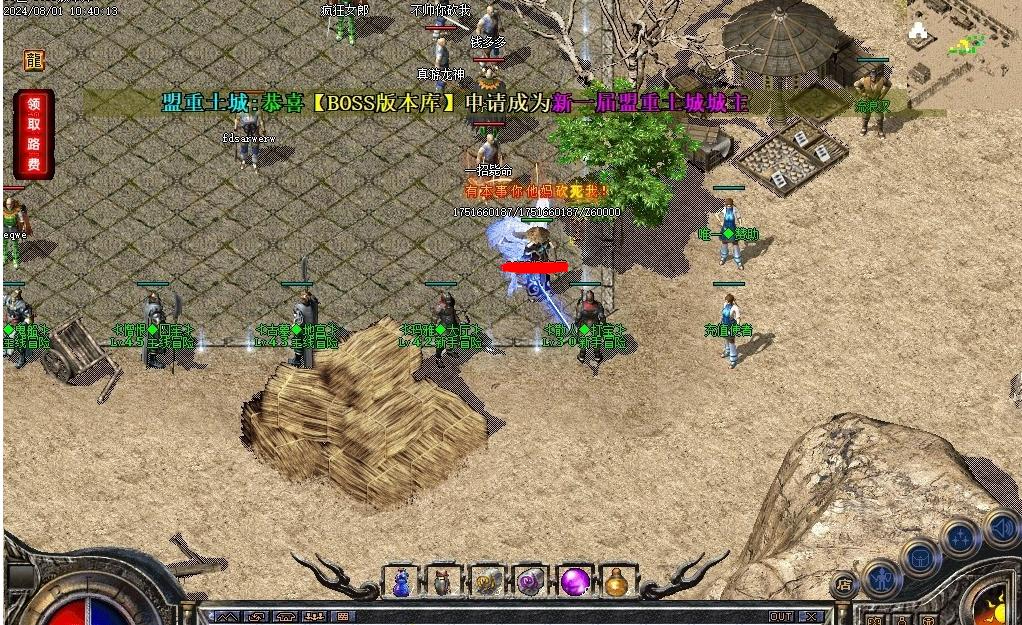The height and width of the screenshot is (625, 1022).
Task: Click the golden 龍 dragon icon
Action: (35, 60)
